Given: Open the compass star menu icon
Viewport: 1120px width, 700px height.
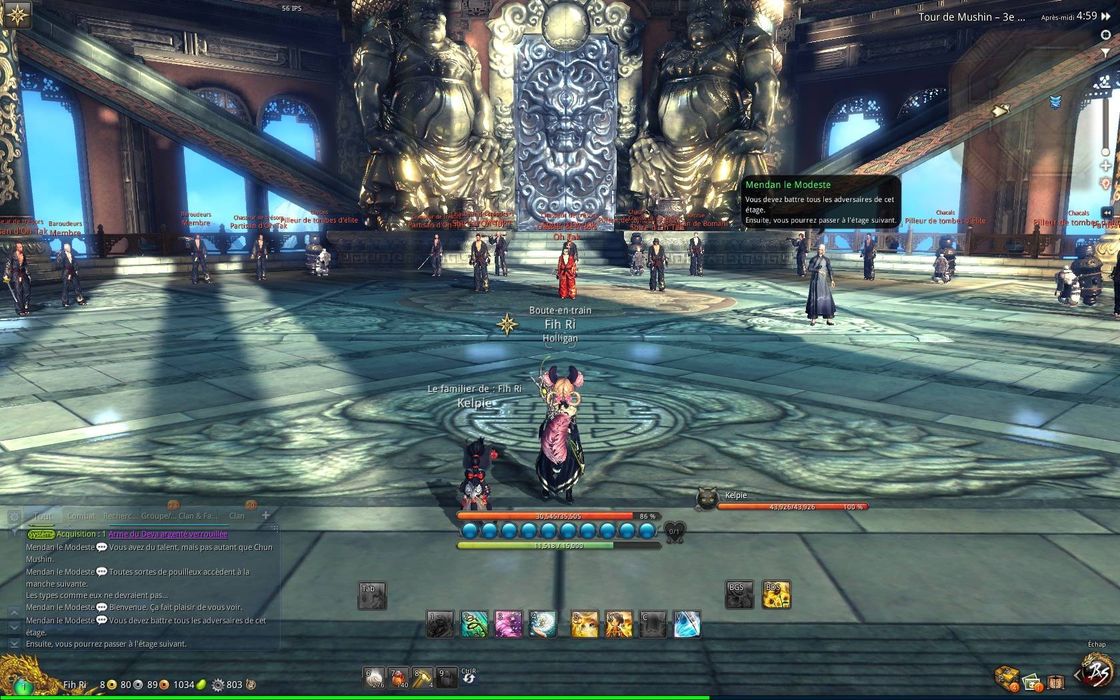Looking at the screenshot, I should pos(16,14).
